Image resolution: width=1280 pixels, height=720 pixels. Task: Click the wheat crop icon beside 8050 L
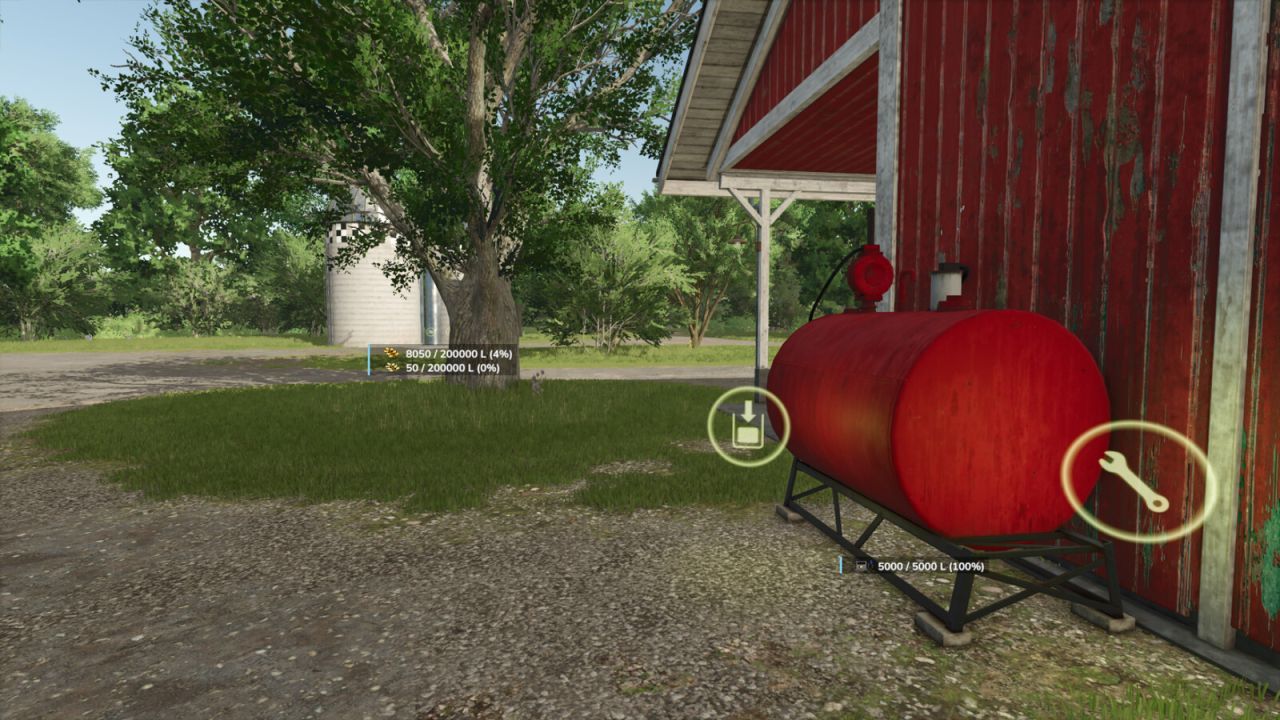click(390, 353)
